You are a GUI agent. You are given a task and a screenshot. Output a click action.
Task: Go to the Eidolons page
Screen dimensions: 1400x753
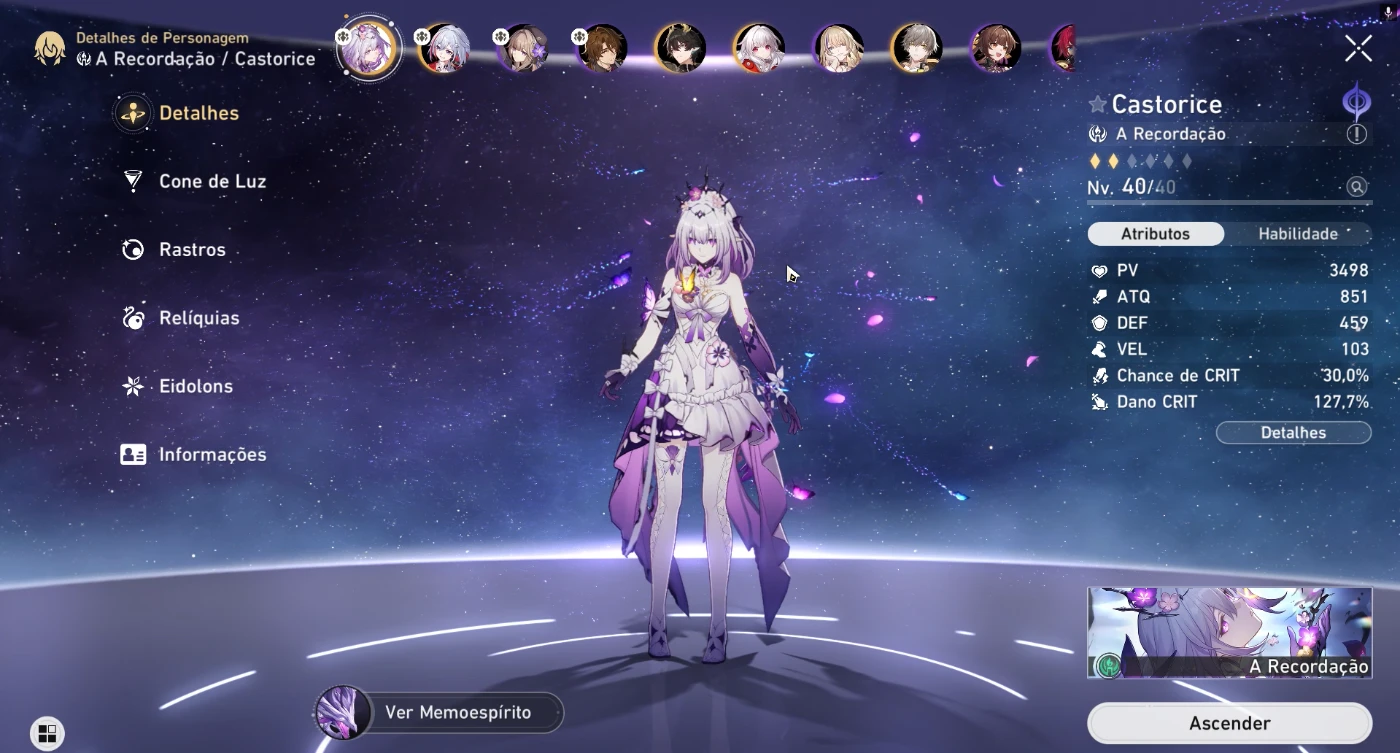(196, 386)
